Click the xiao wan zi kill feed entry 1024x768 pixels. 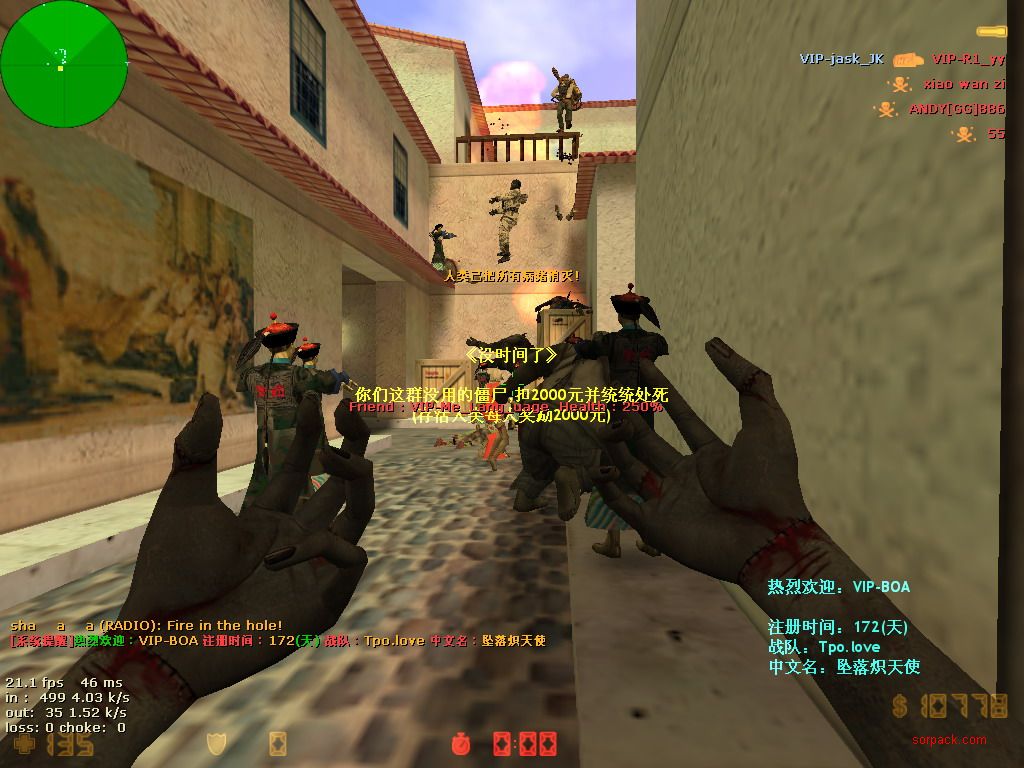(964, 84)
